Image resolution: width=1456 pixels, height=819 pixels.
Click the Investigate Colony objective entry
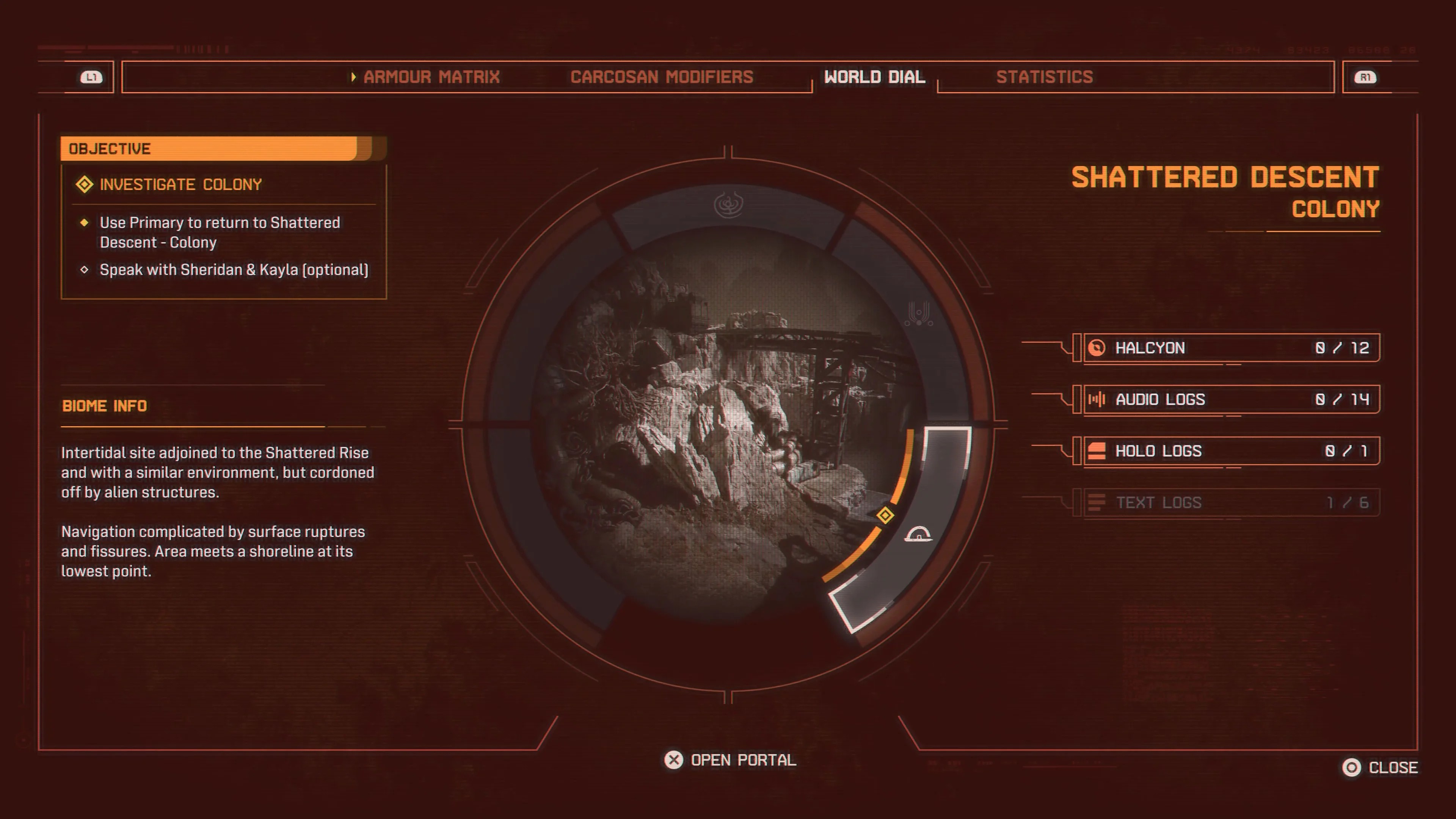pyautogui.click(x=180, y=185)
